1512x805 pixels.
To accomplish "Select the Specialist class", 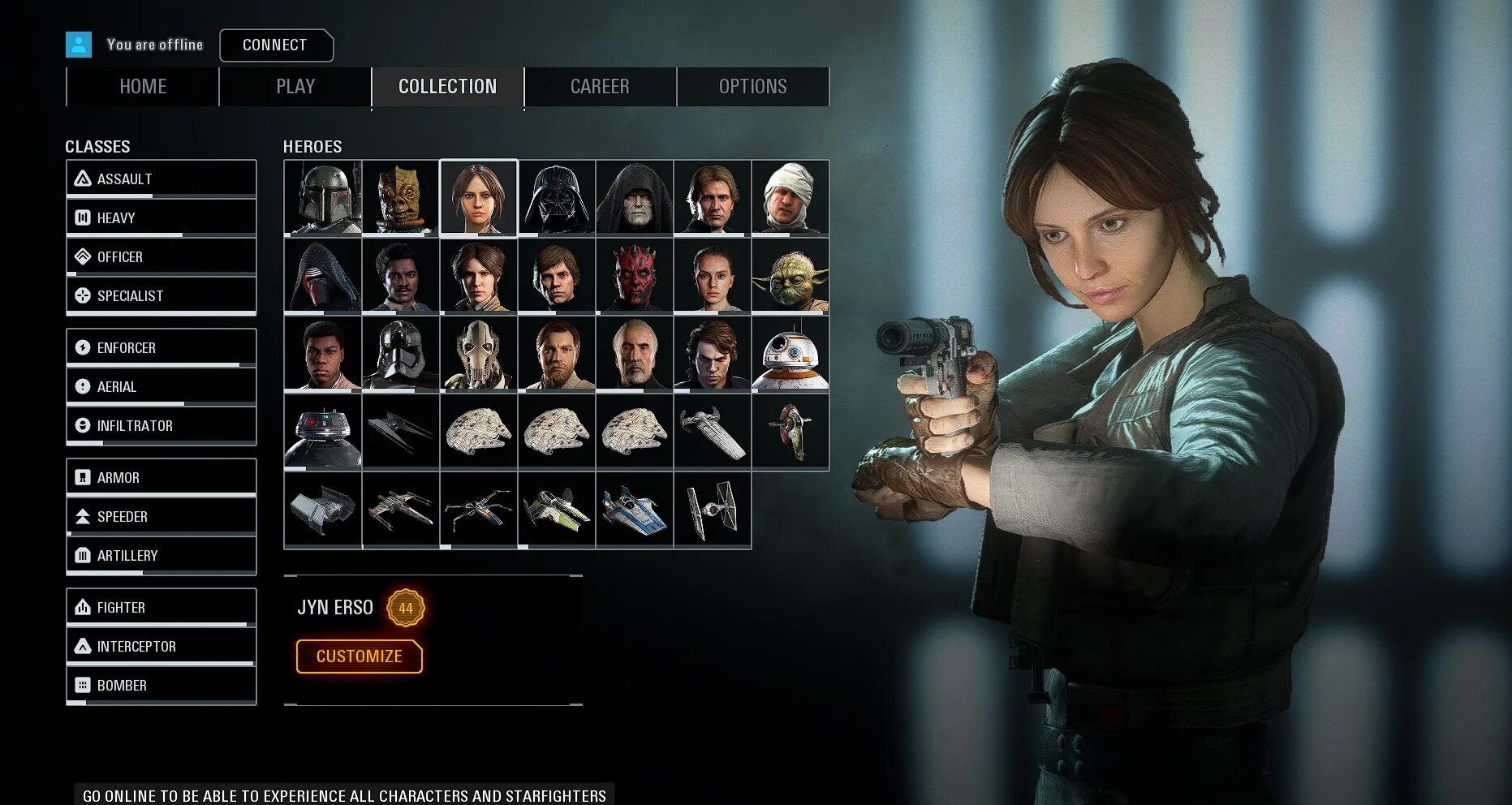I will pos(161,296).
